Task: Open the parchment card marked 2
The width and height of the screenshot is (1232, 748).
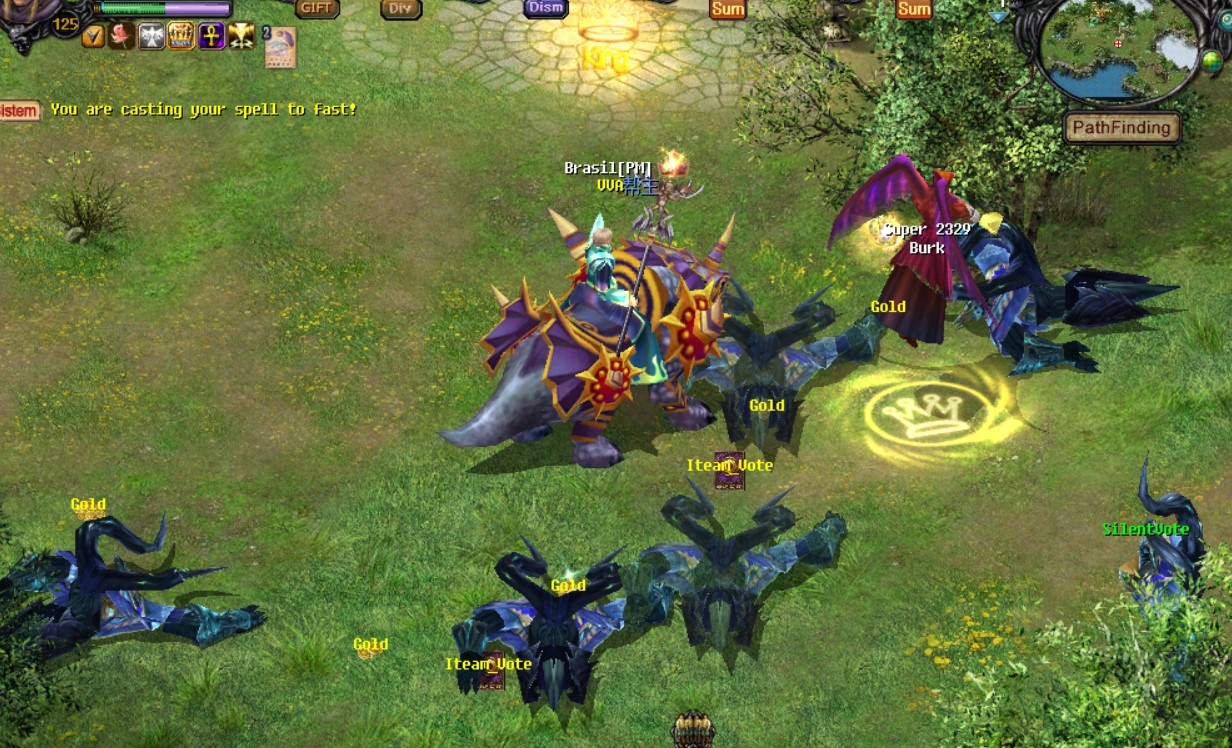Action: pos(280,47)
